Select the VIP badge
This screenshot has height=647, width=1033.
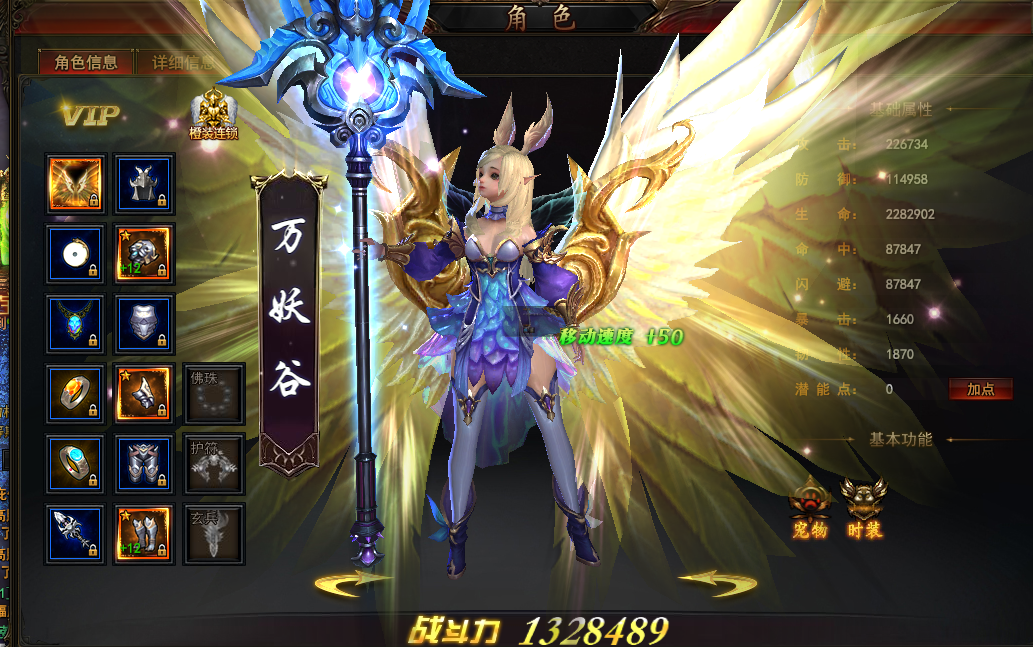(x=89, y=115)
